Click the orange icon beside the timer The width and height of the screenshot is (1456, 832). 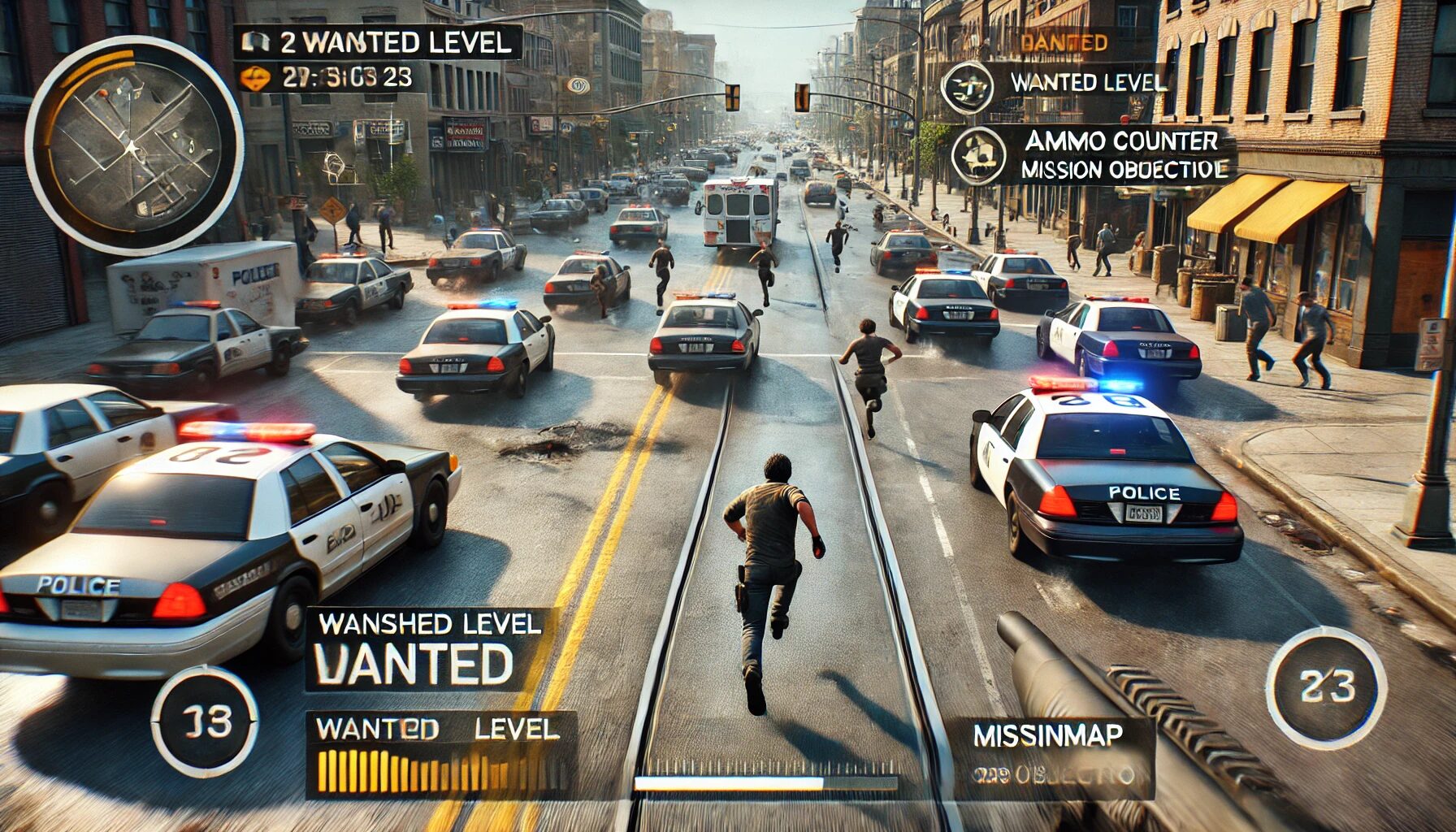256,79
